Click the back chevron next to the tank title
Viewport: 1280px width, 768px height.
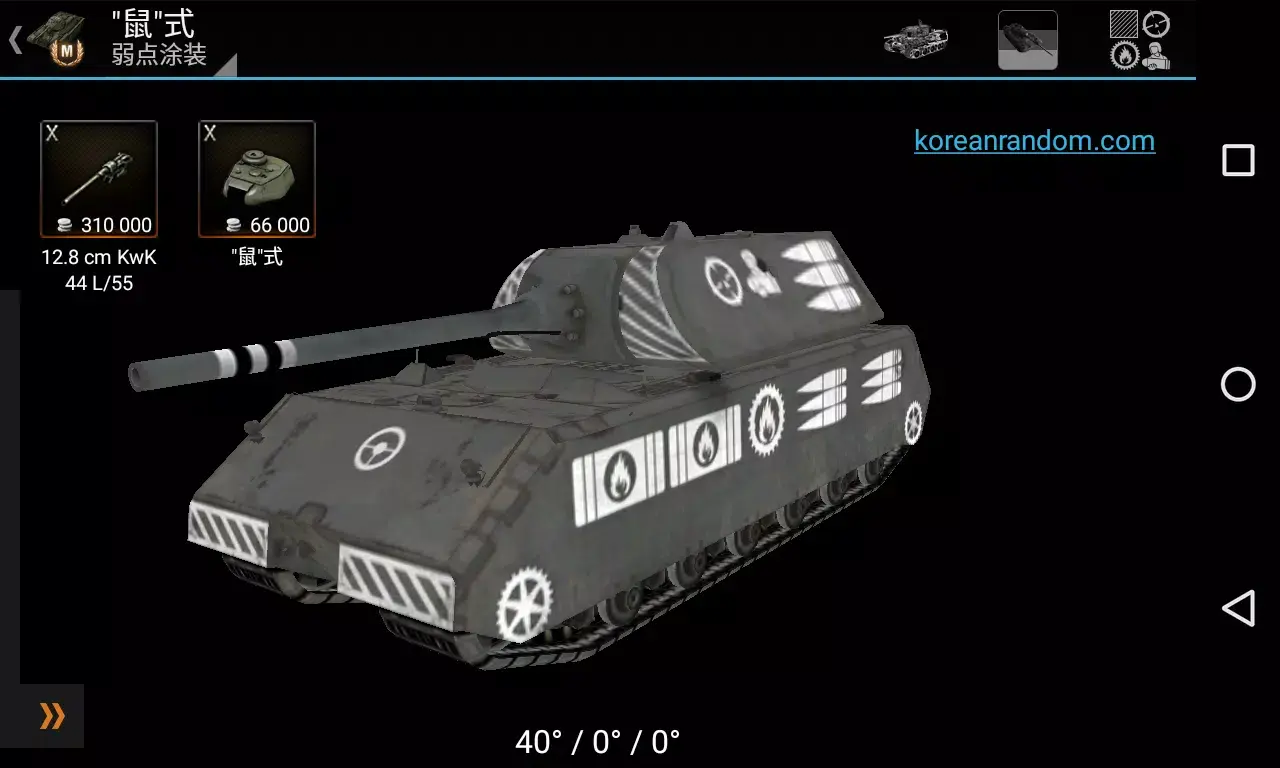[x=14, y=39]
